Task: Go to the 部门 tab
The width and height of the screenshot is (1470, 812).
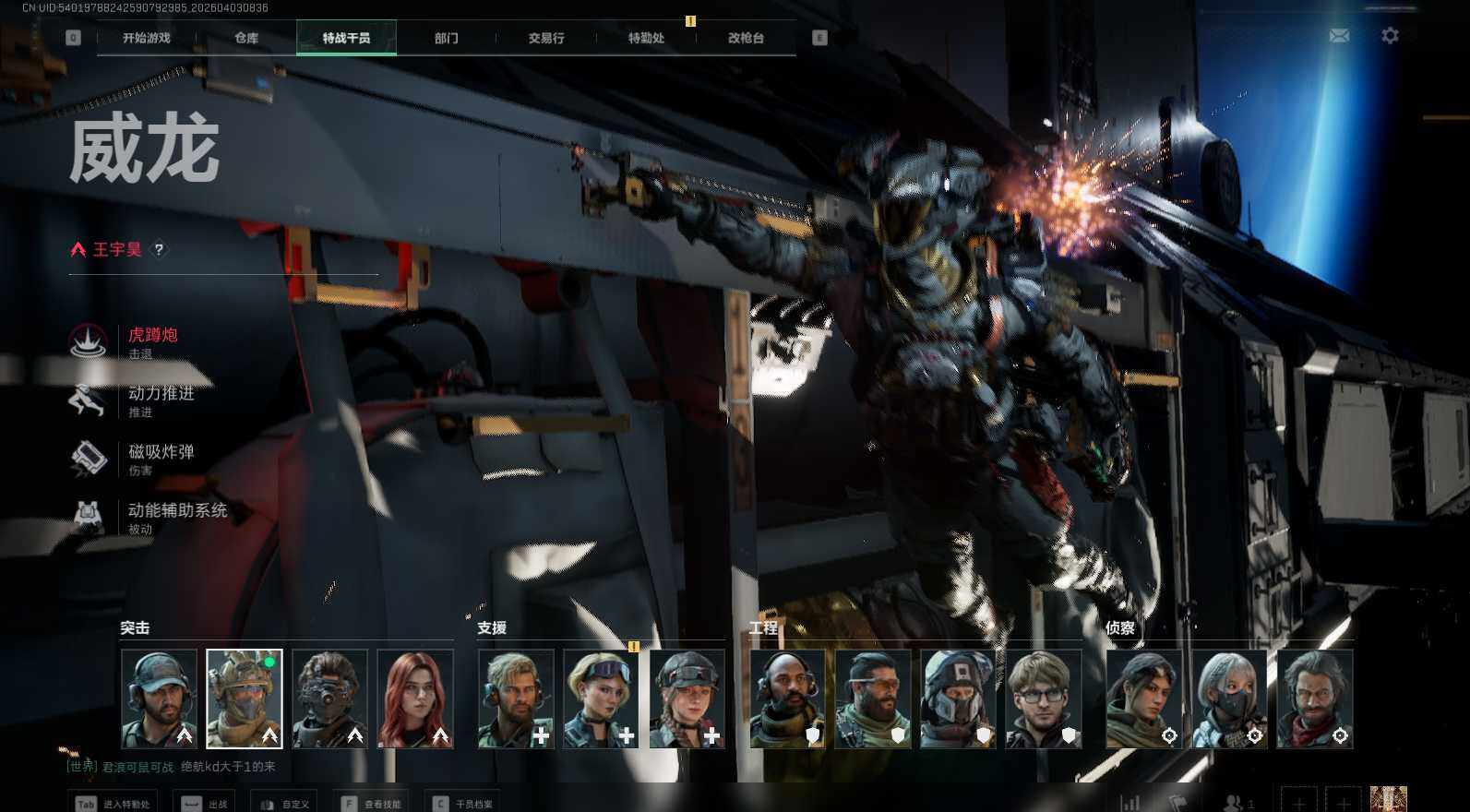Action: (446, 38)
